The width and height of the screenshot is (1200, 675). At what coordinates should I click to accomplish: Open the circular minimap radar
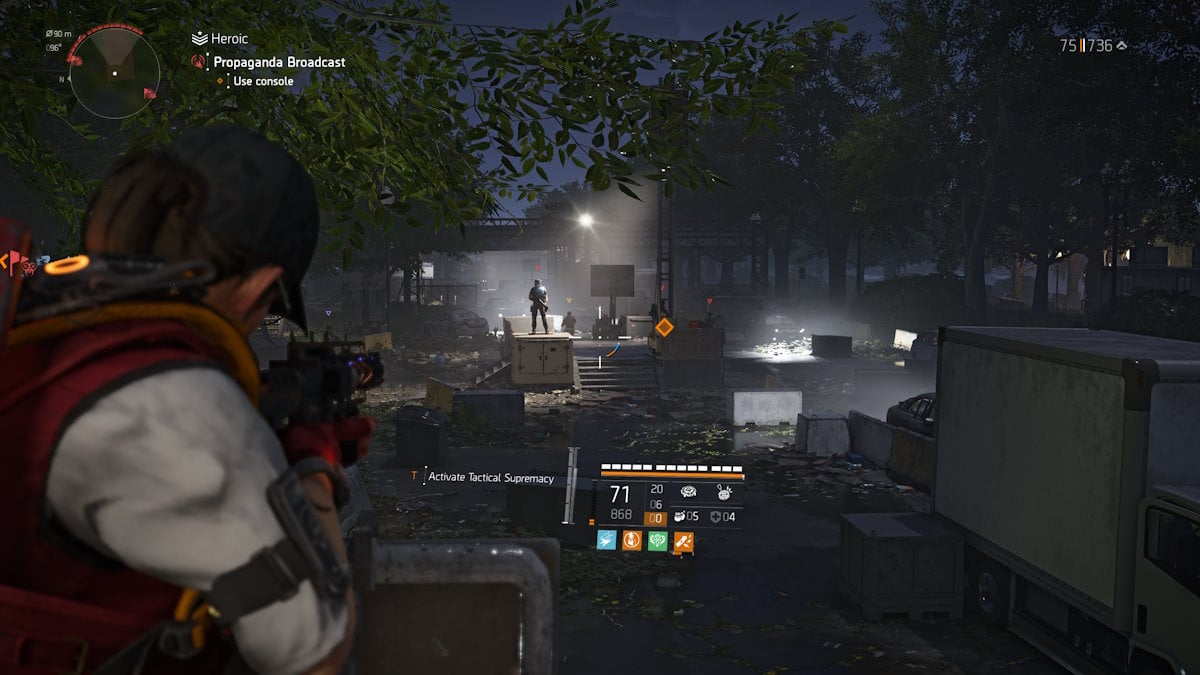coord(114,73)
